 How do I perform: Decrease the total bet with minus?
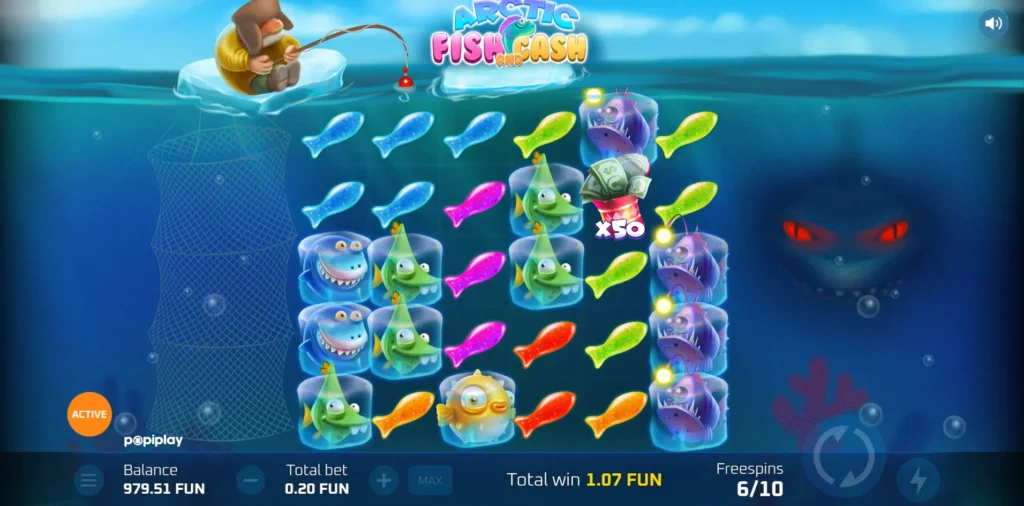251,481
